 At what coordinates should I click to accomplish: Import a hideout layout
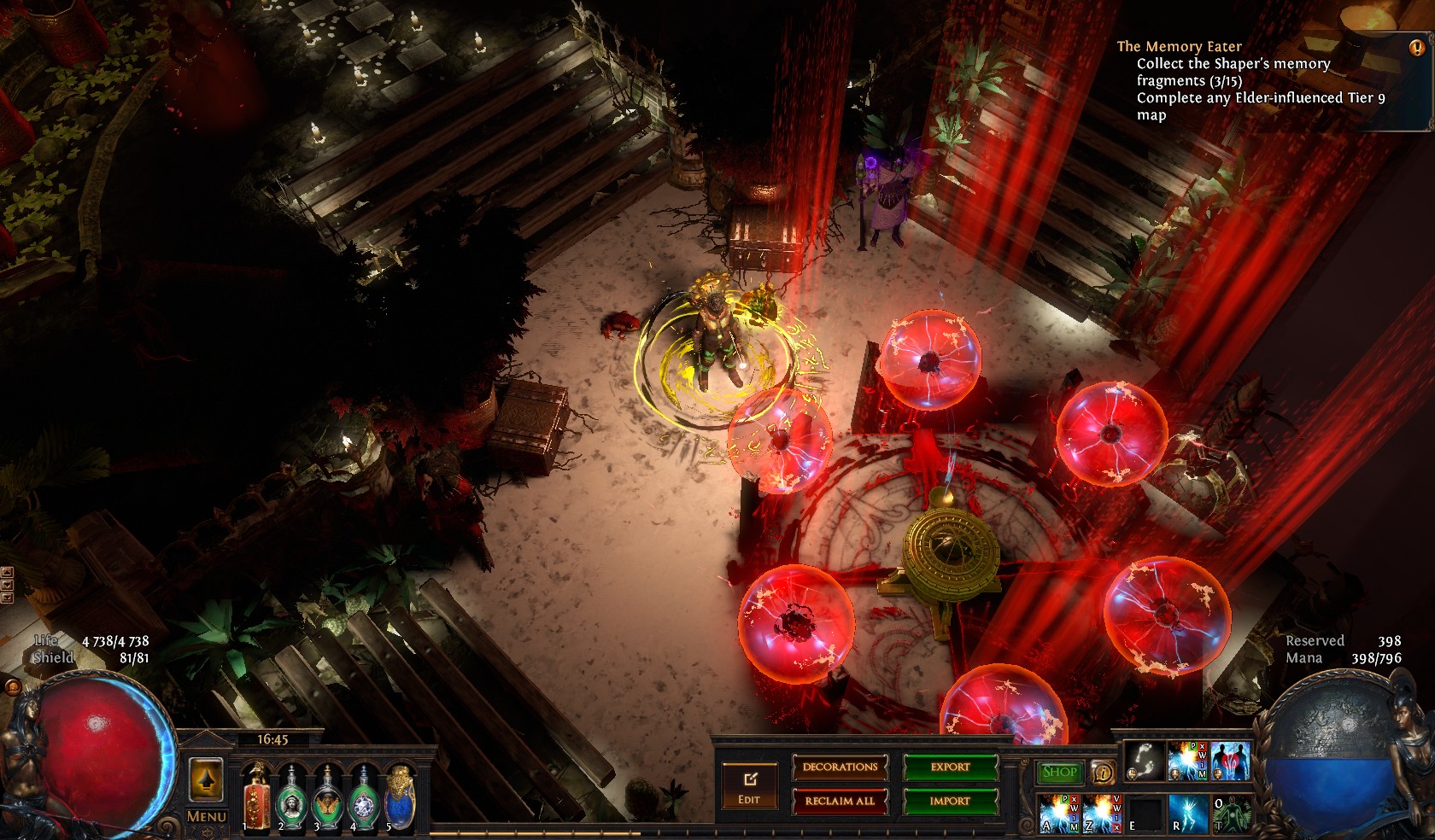950,801
